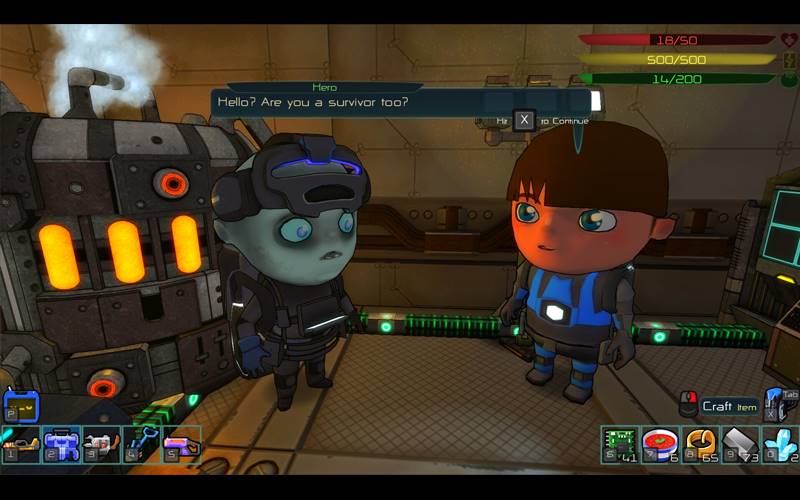This screenshot has height=500, width=800.
Task: Select the blue shovel hotbar slot
Action: point(141,444)
